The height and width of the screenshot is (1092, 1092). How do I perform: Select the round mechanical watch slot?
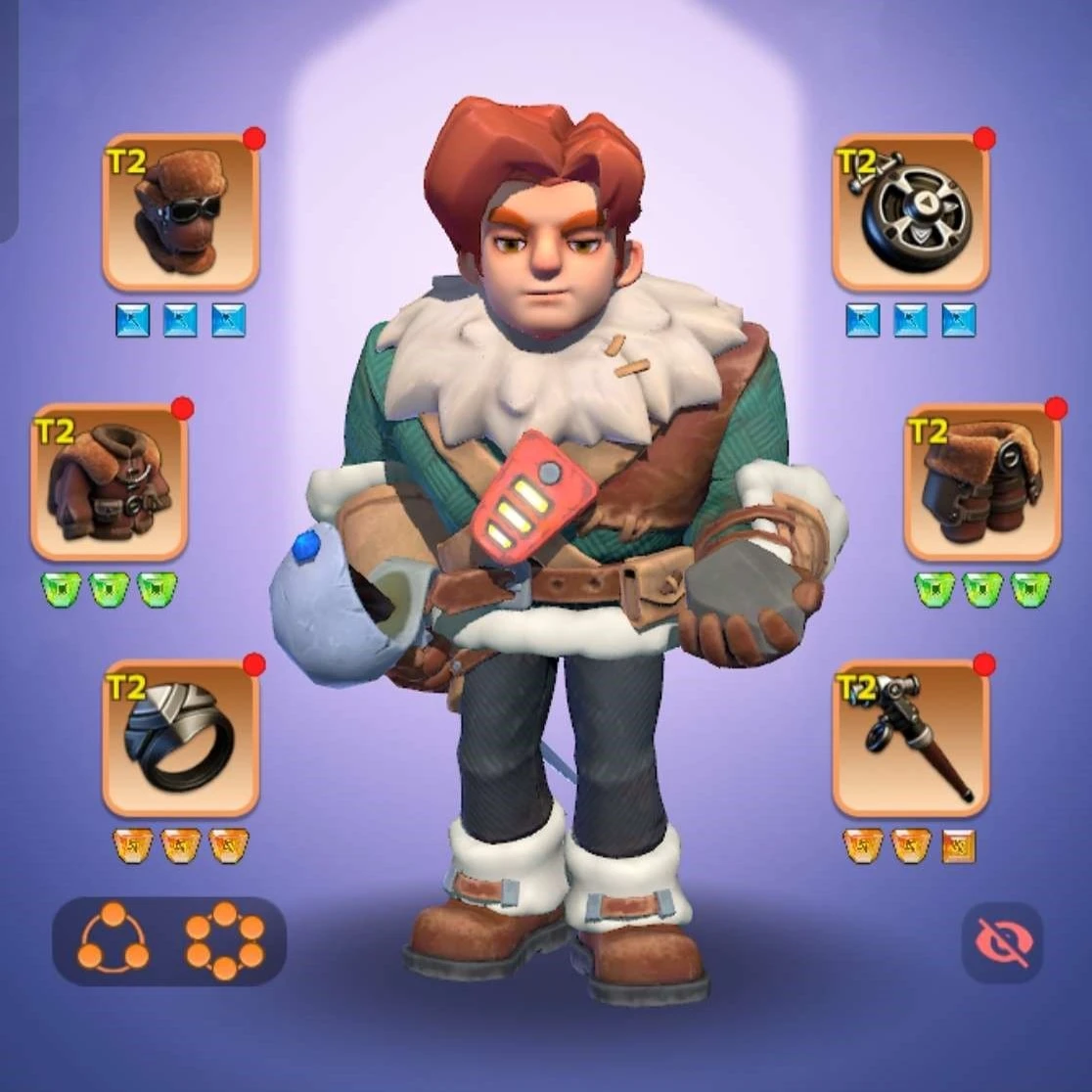(x=911, y=212)
